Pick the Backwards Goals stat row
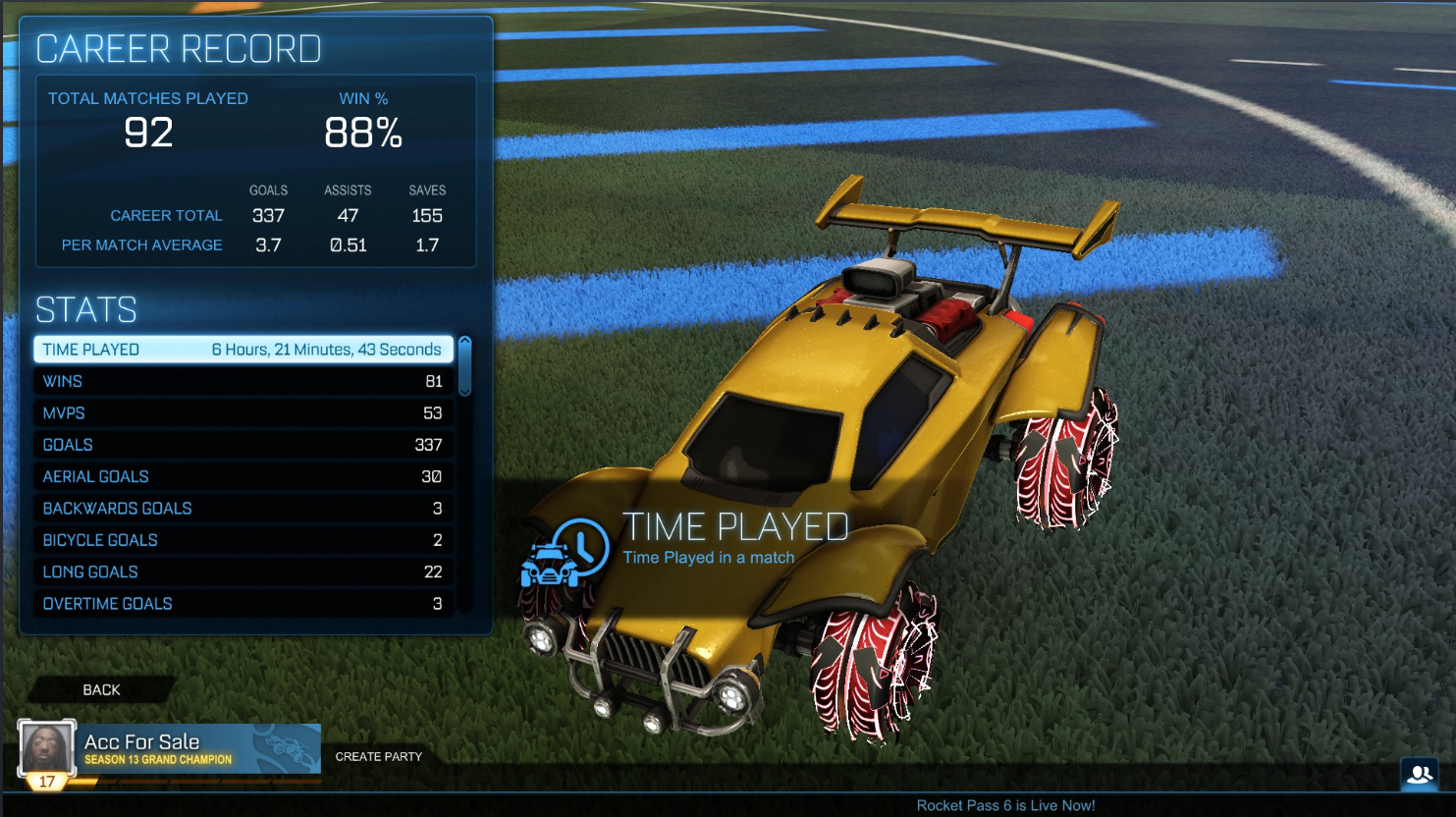Screen dimensions: 1456x817 (243, 509)
